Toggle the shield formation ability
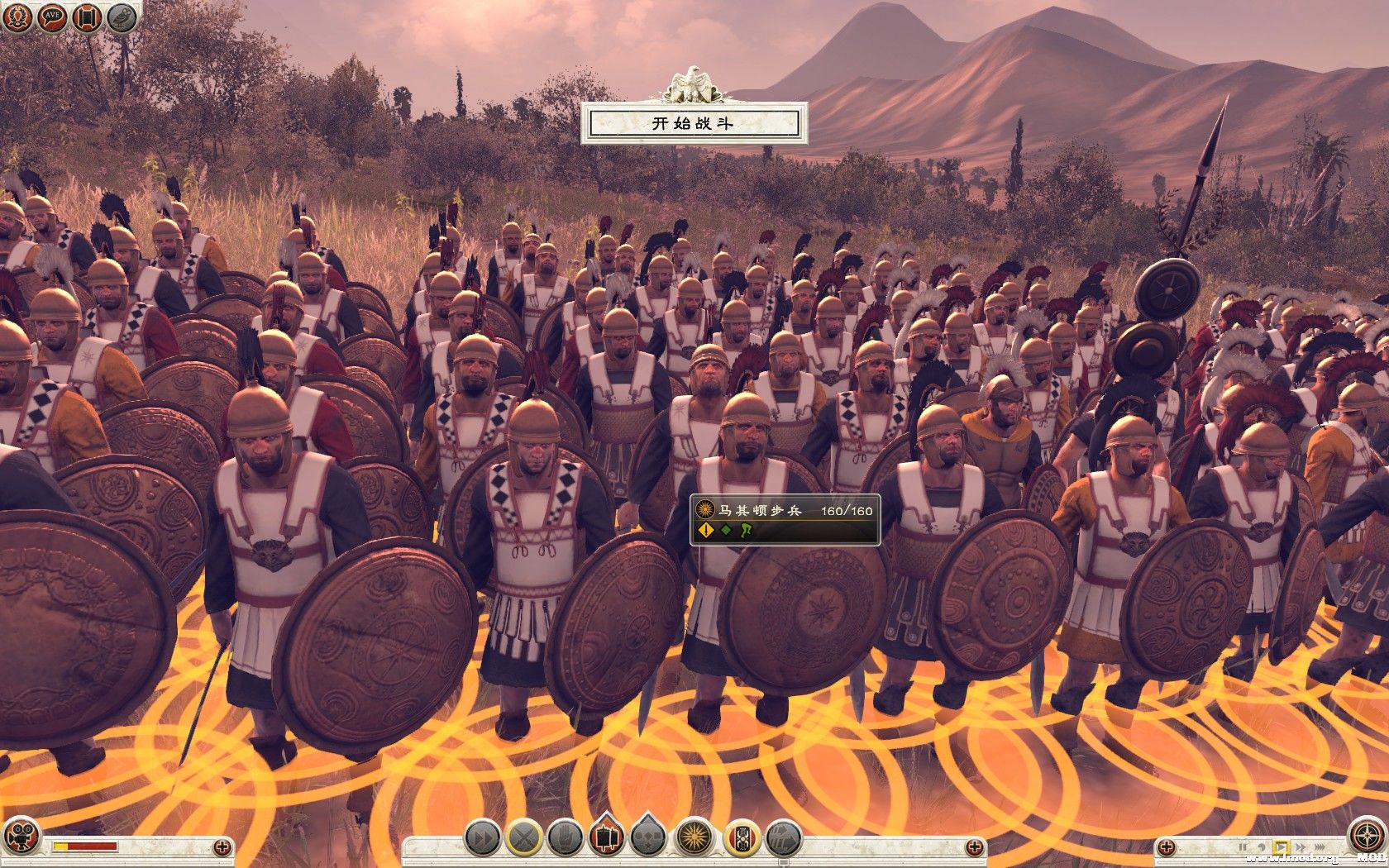1389x868 pixels. pos(741,837)
